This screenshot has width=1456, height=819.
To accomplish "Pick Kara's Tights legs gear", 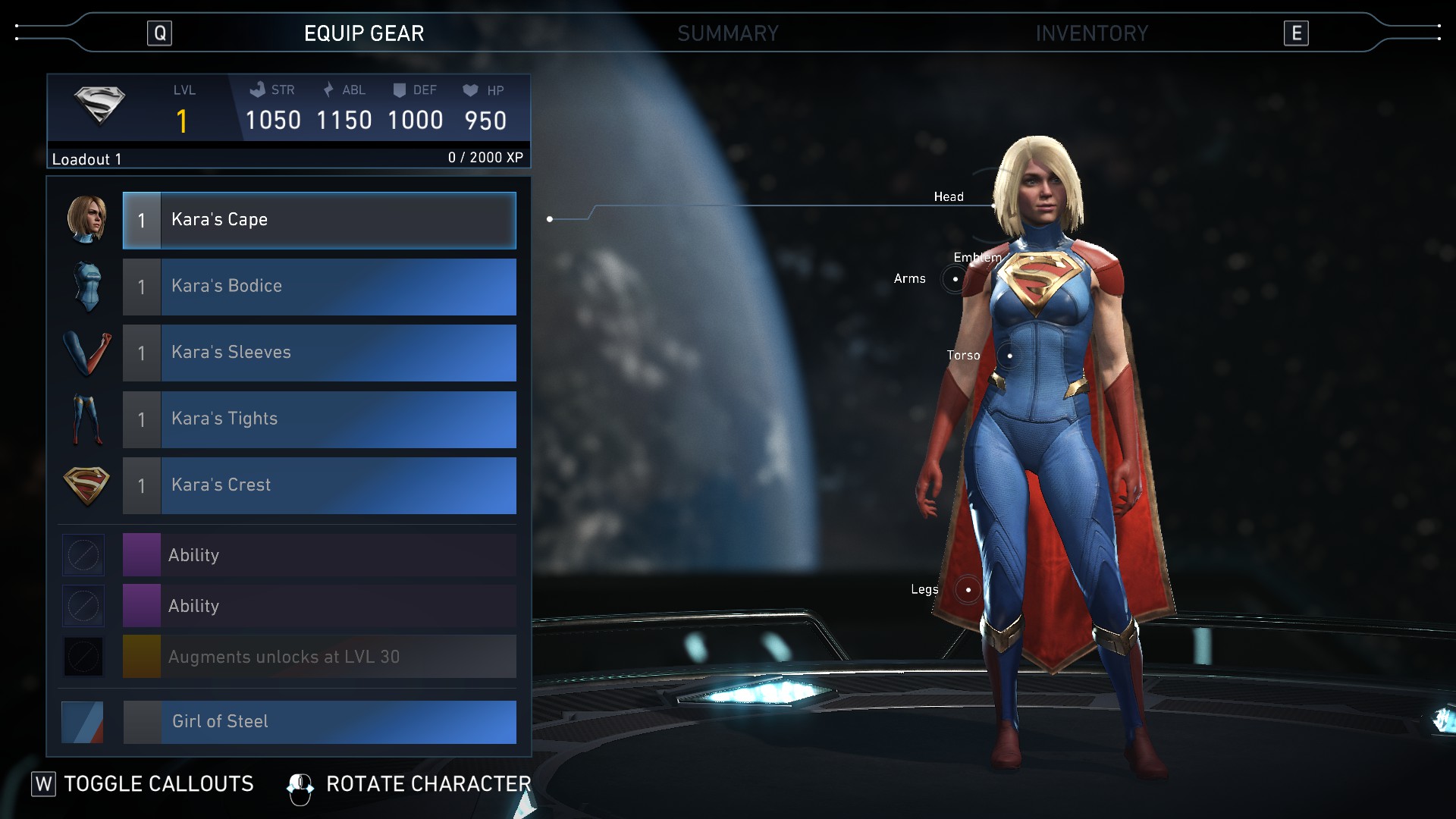I will click(x=319, y=419).
